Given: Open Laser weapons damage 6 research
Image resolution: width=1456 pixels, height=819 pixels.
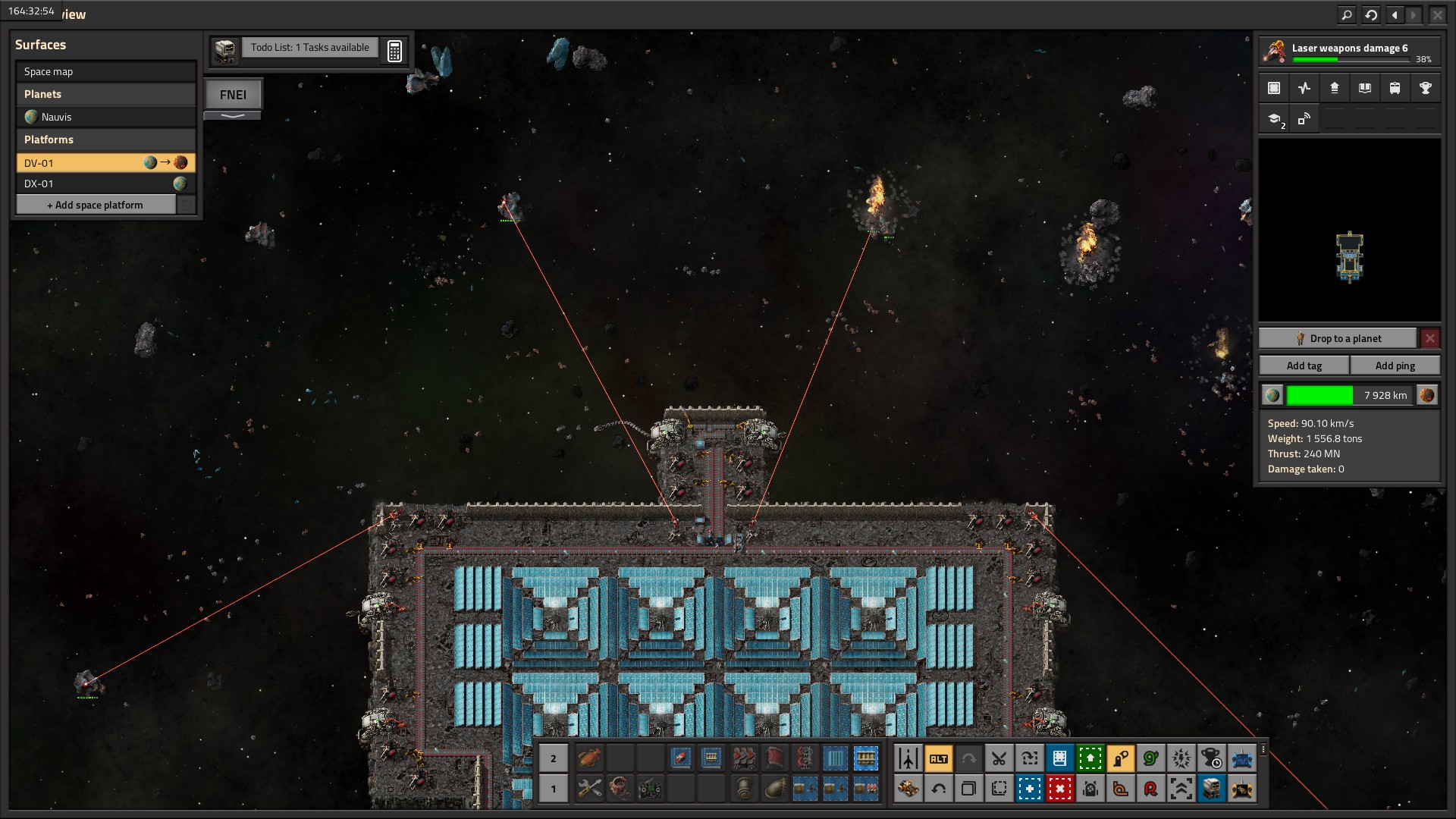Looking at the screenshot, I should tap(1349, 52).
